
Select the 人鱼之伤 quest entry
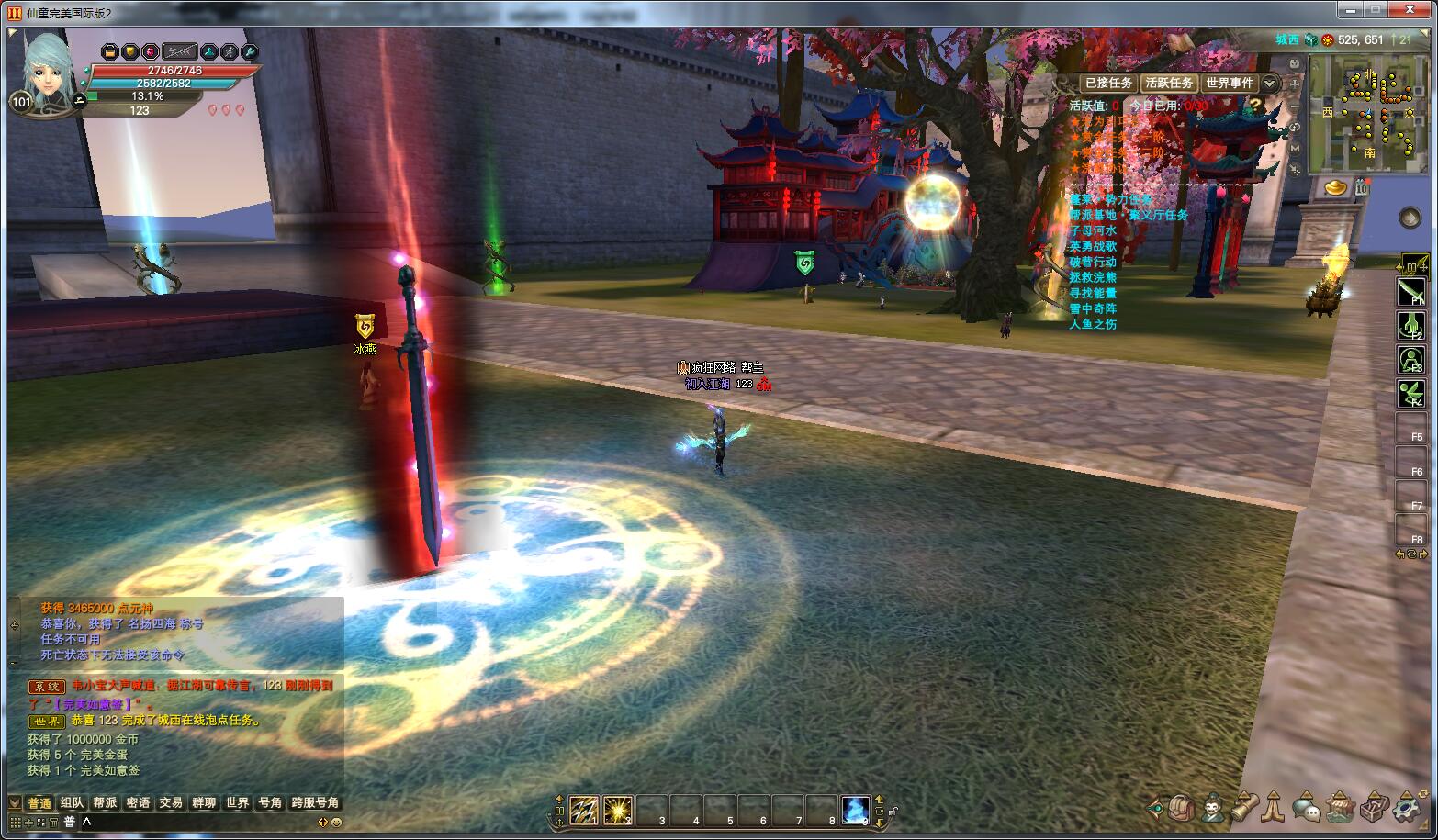1093,324
